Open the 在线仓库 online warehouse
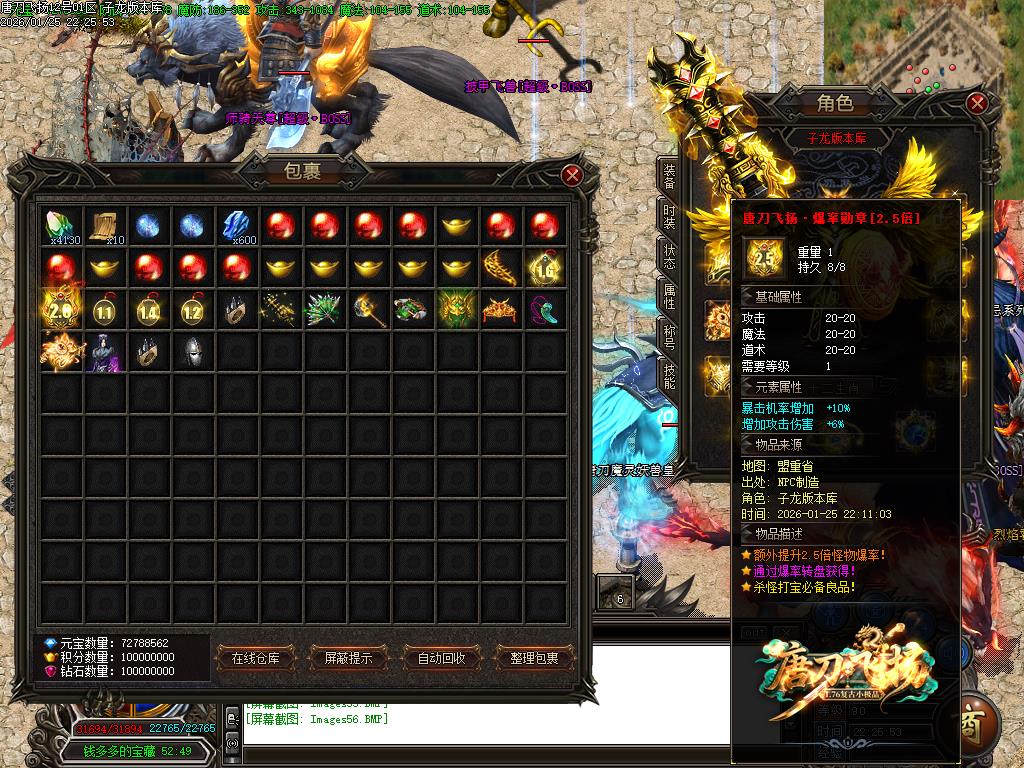This screenshot has height=768, width=1024. pos(262,658)
